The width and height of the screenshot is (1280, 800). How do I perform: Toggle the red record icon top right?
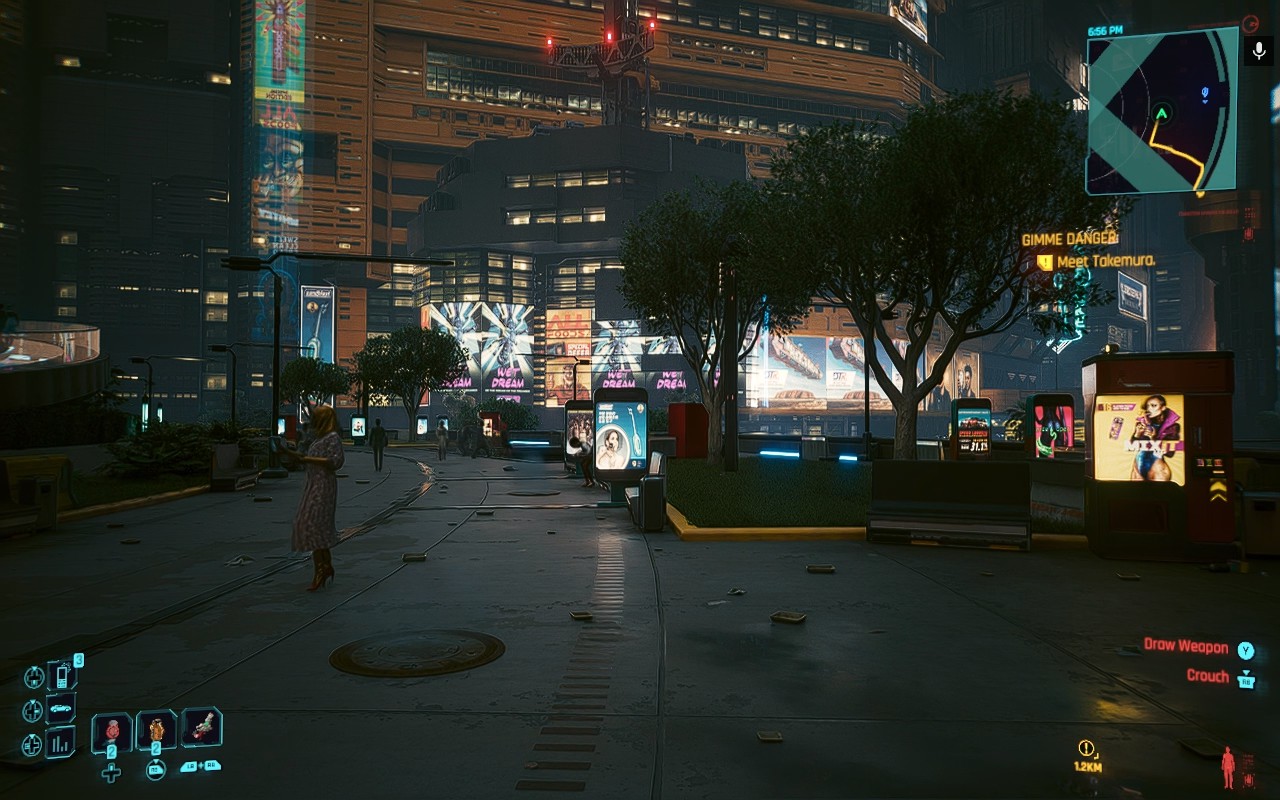point(1251,24)
